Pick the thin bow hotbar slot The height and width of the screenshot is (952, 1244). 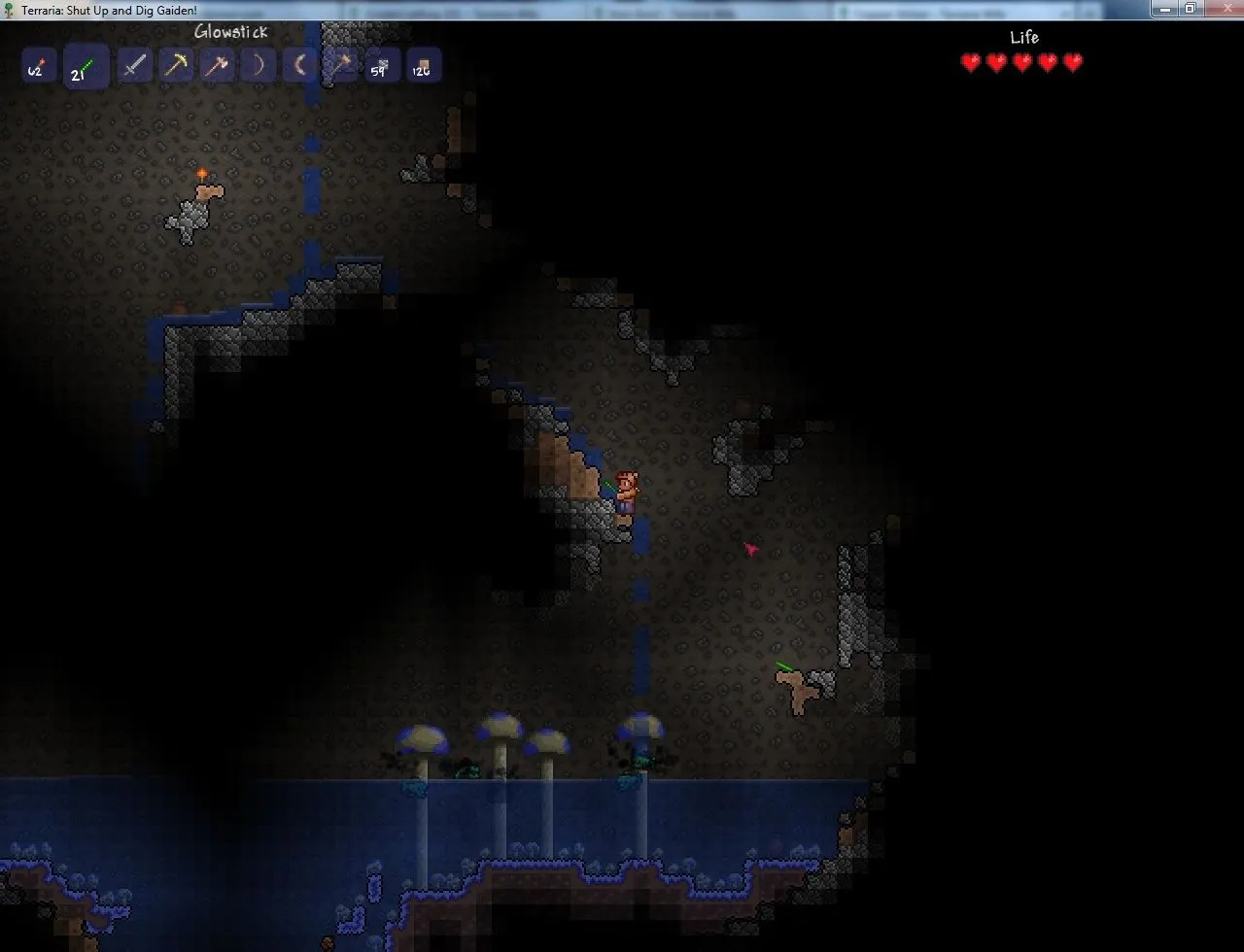258,66
